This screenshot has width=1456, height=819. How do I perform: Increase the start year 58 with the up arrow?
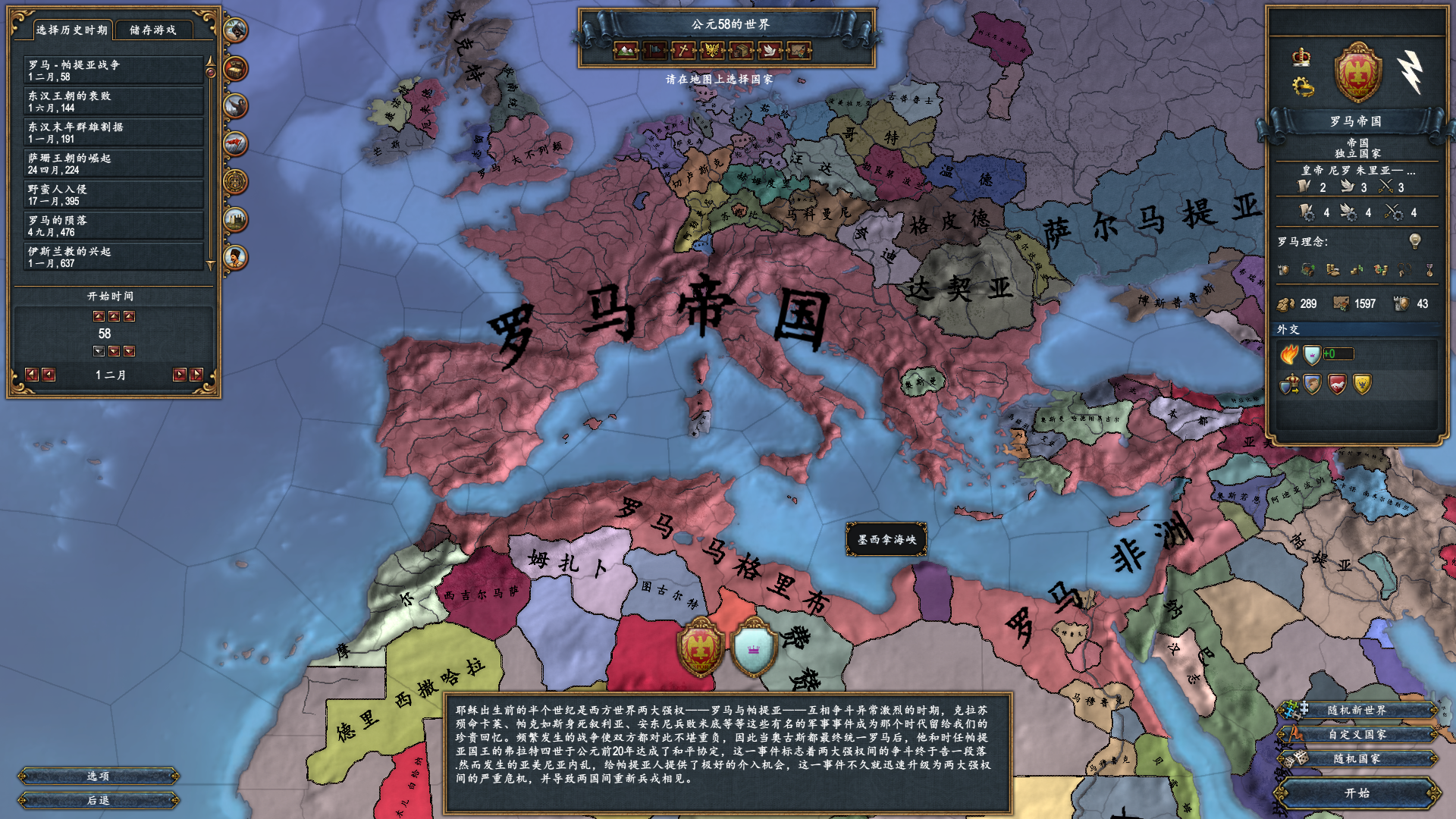tap(114, 317)
